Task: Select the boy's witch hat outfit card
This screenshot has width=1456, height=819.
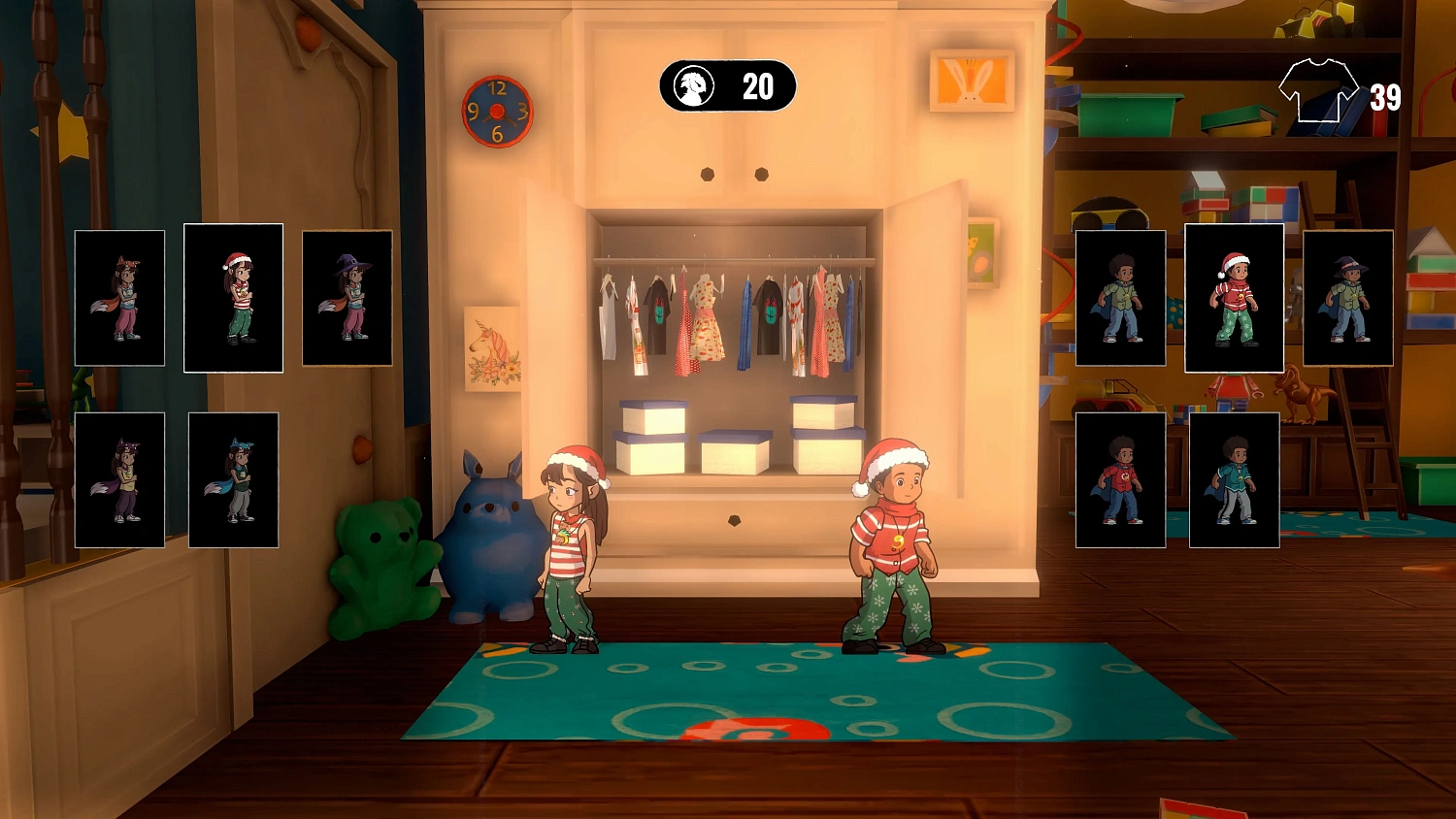Action: click(x=1347, y=298)
